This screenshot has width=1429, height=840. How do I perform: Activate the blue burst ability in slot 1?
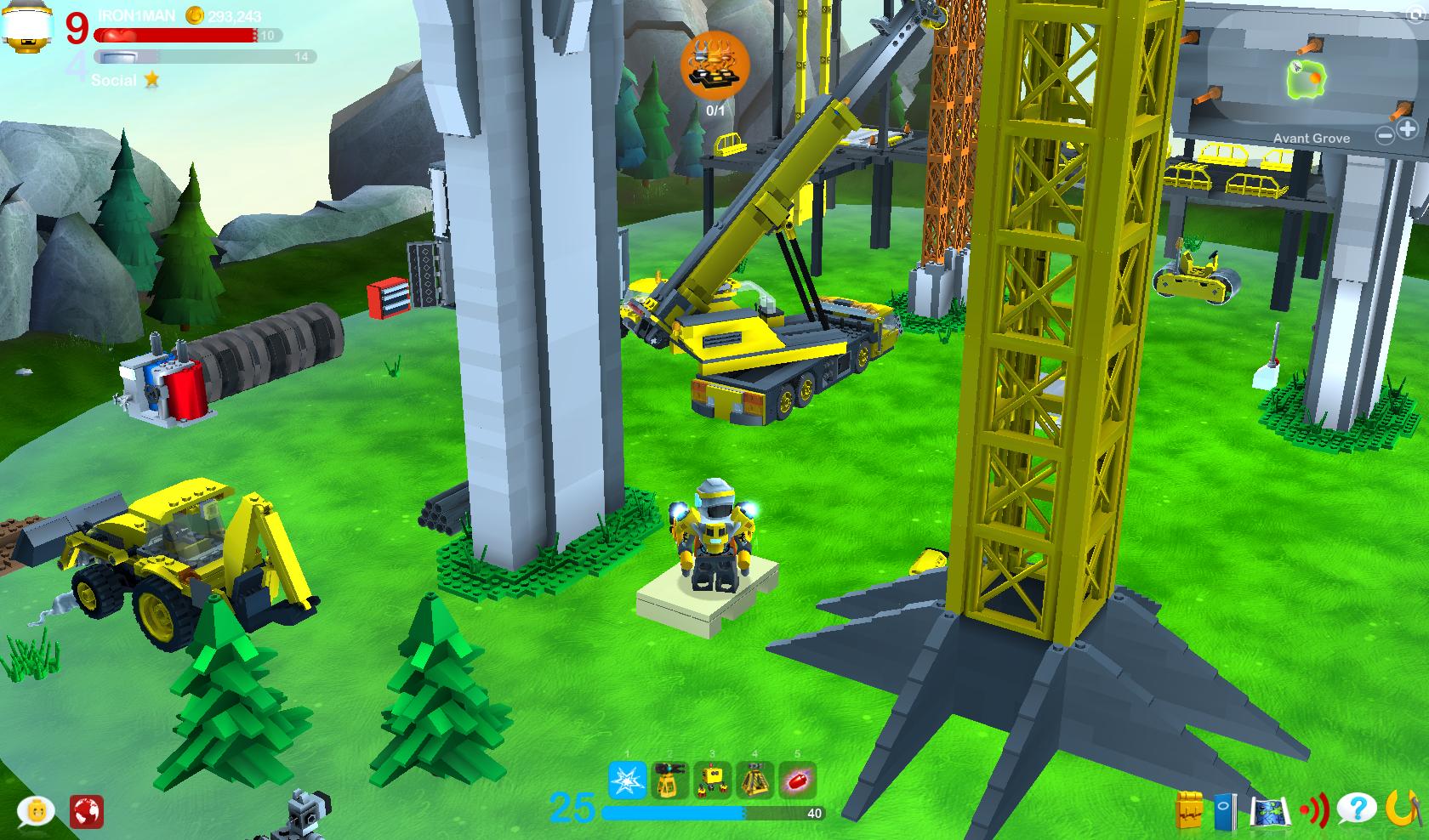click(627, 780)
